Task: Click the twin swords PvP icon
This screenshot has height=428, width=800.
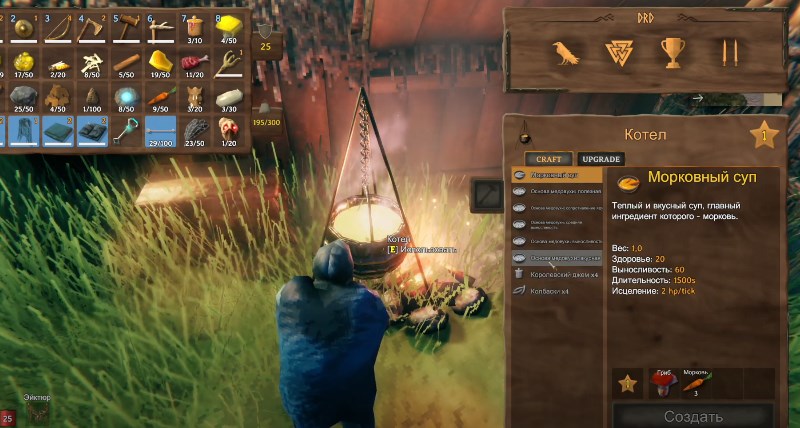Action: pos(729,52)
